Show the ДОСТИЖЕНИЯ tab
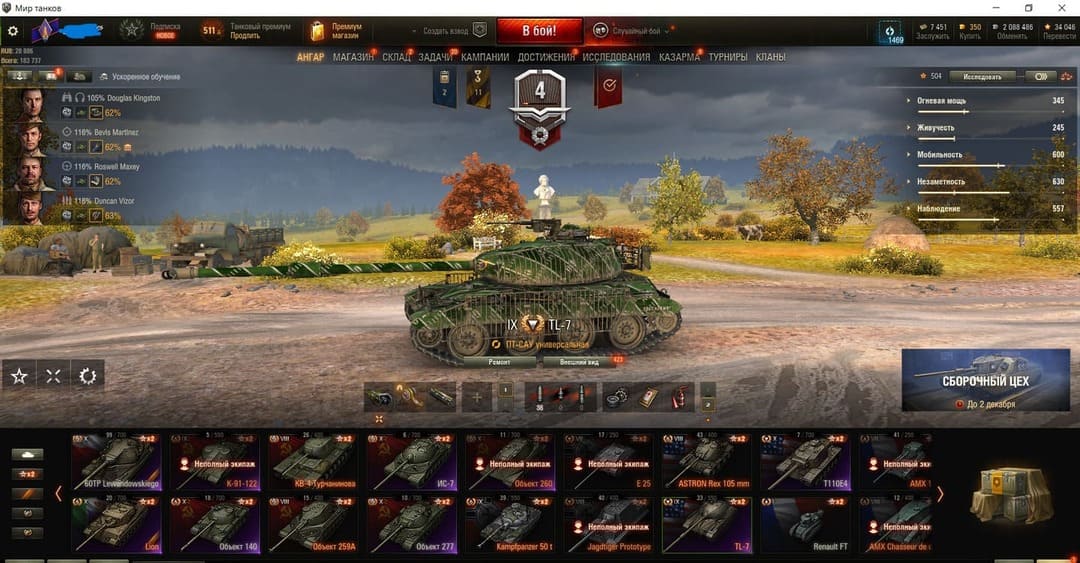 click(546, 57)
